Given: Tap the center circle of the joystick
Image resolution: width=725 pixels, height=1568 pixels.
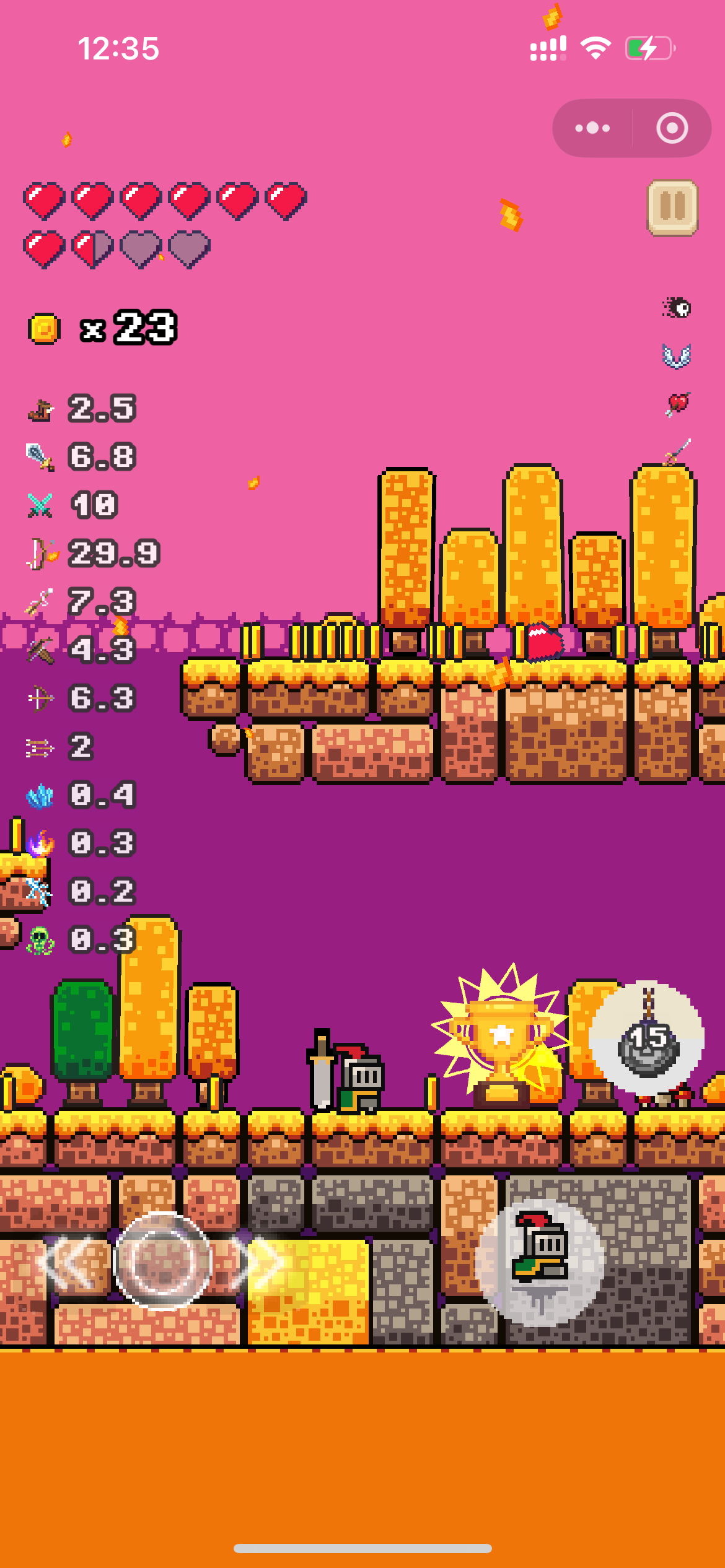Looking at the screenshot, I should point(164,1261).
